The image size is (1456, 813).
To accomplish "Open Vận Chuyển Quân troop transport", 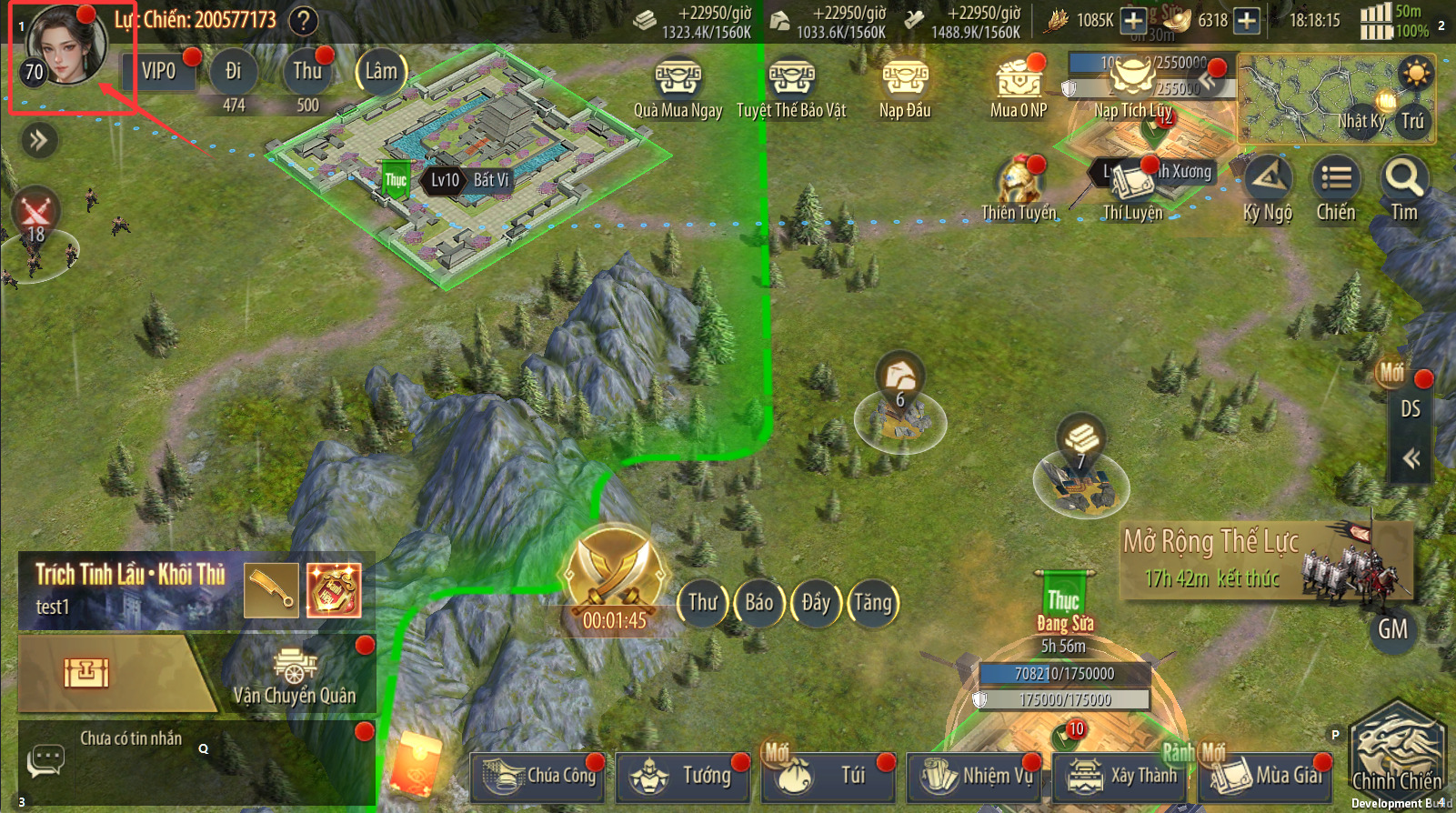I will (x=294, y=677).
